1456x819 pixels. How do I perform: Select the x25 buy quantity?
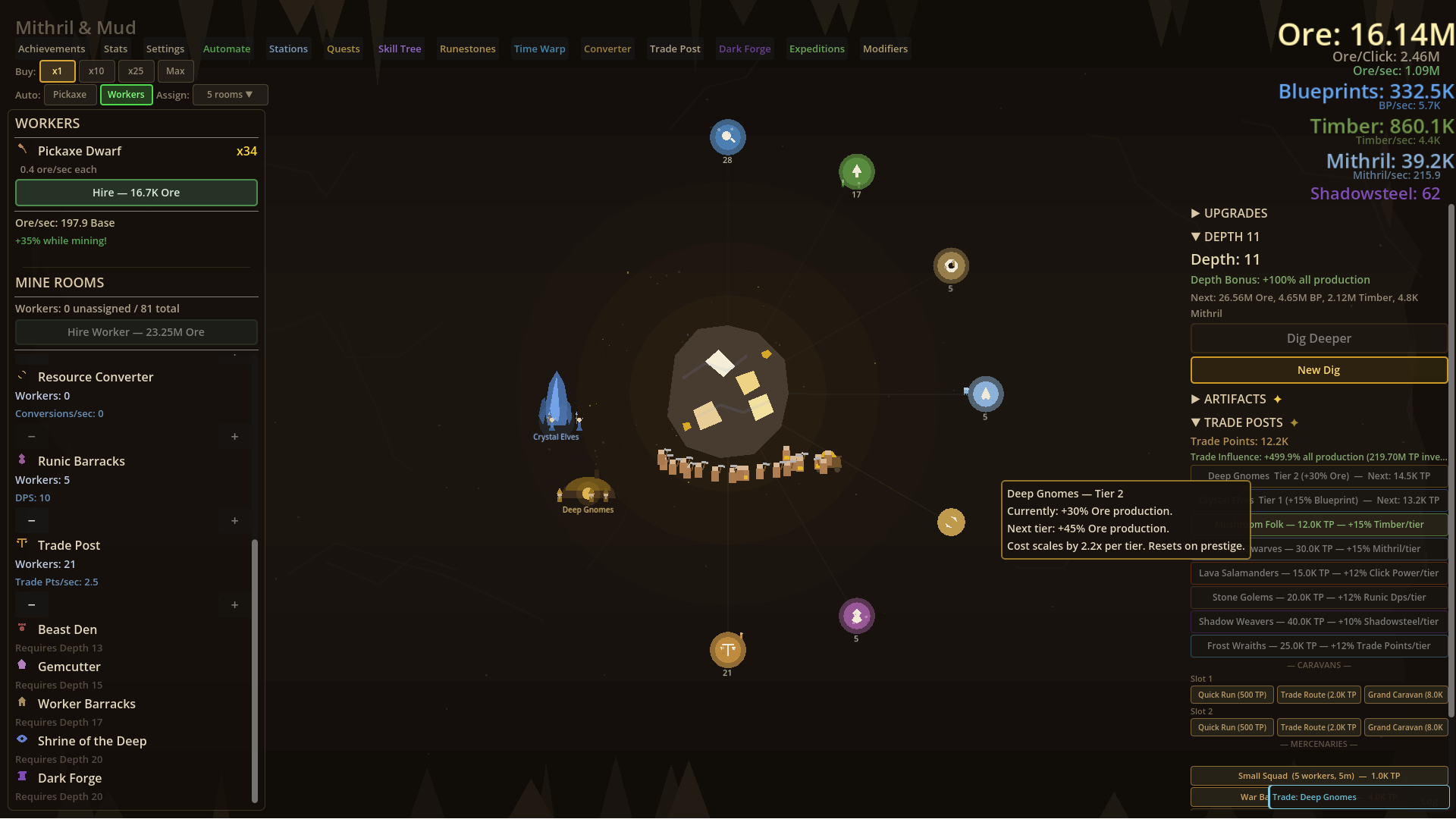136,71
